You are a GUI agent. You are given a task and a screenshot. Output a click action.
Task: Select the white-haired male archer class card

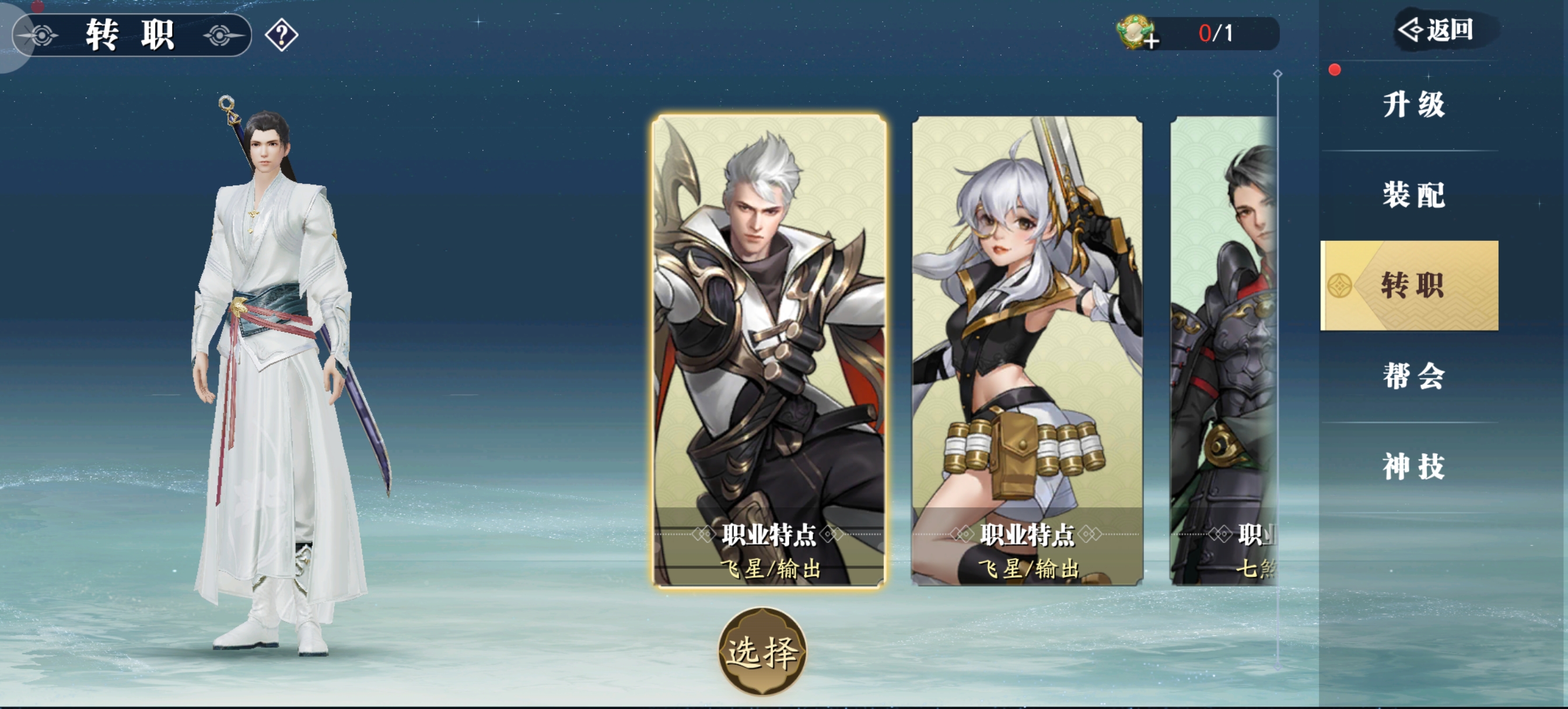click(x=769, y=350)
